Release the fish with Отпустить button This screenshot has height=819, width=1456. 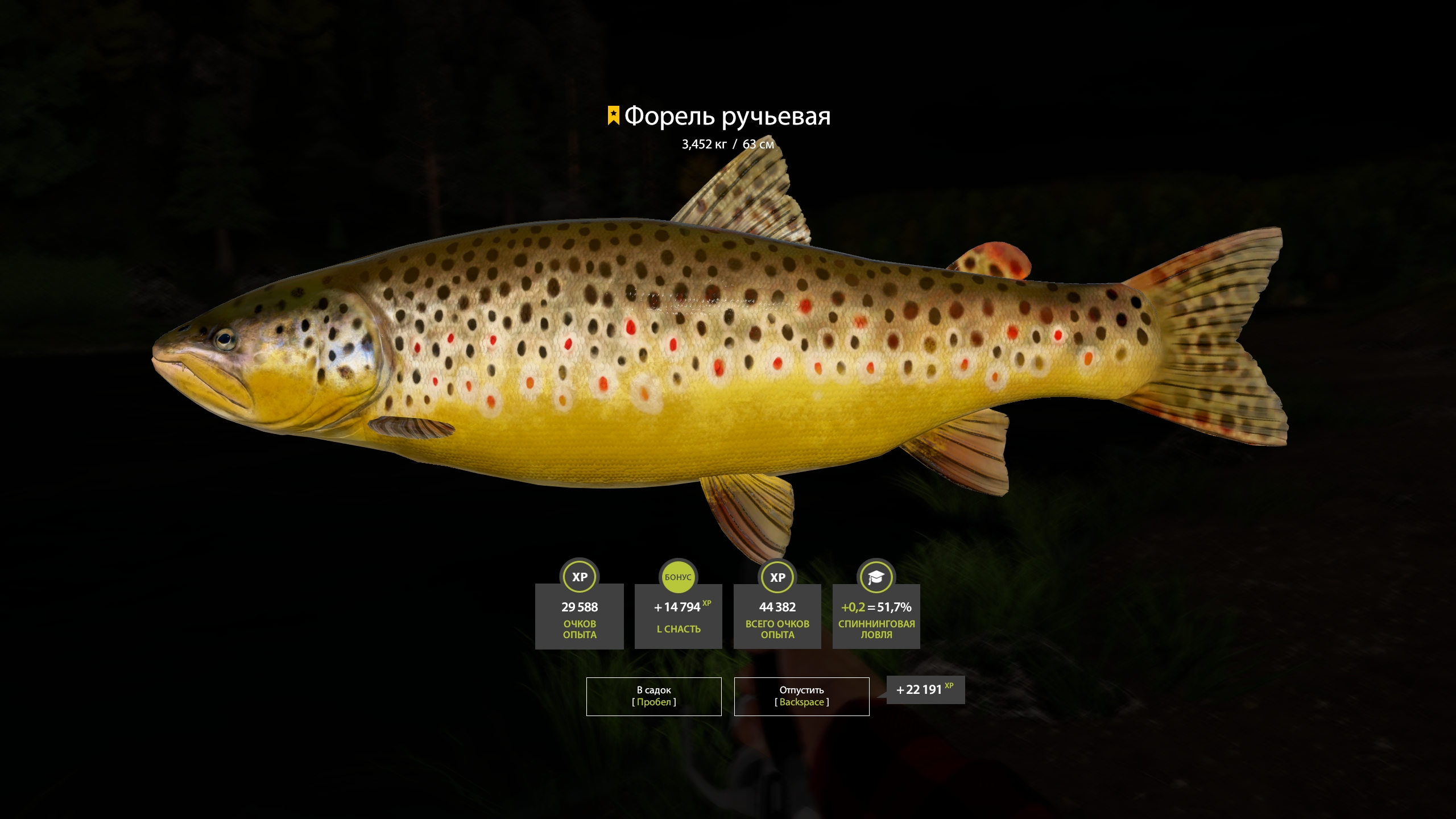tap(801, 696)
